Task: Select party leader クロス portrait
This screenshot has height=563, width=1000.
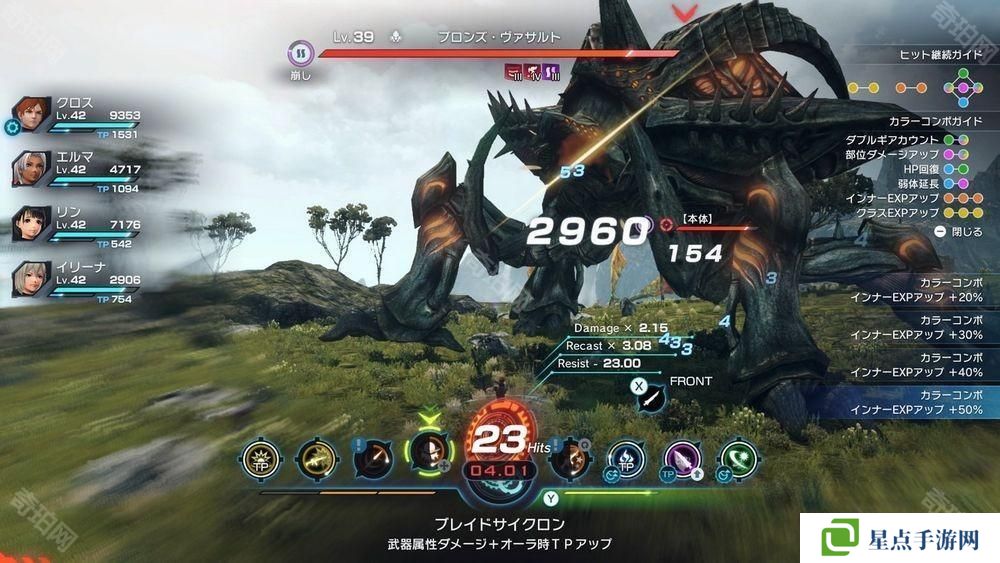Action: point(32,115)
